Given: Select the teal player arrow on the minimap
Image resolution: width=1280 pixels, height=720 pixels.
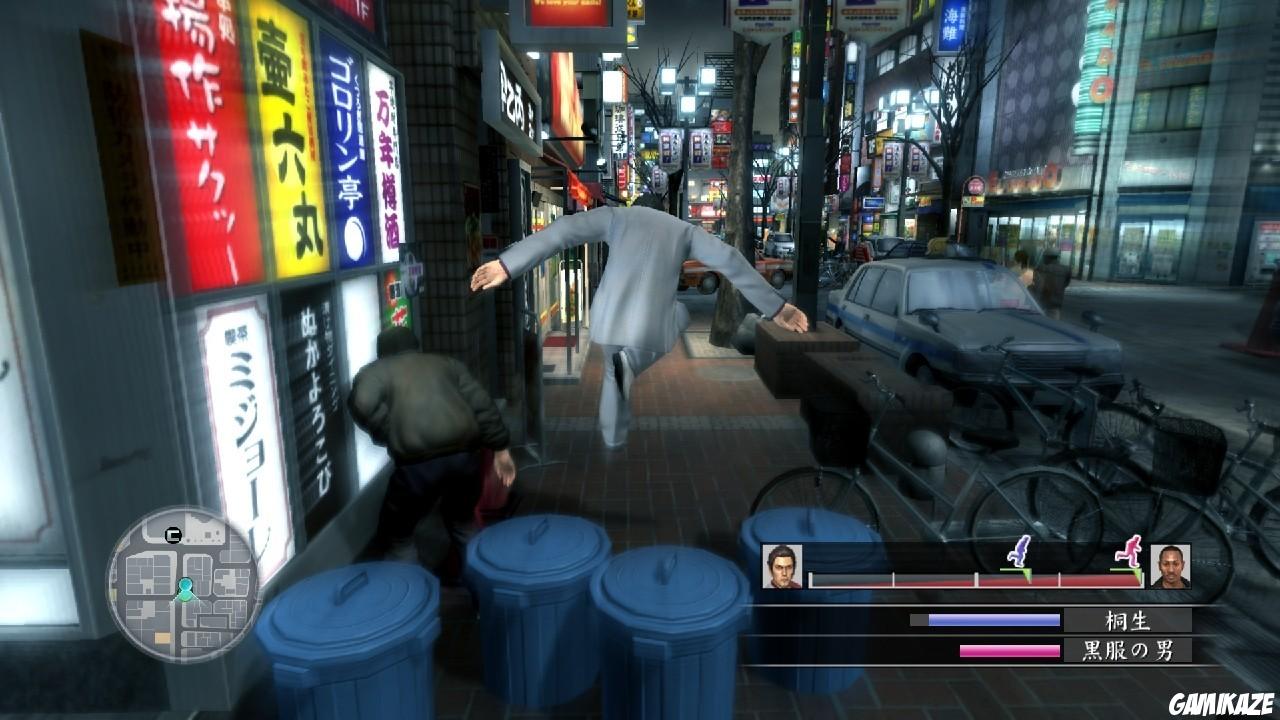Looking at the screenshot, I should click(x=185, y=590).
